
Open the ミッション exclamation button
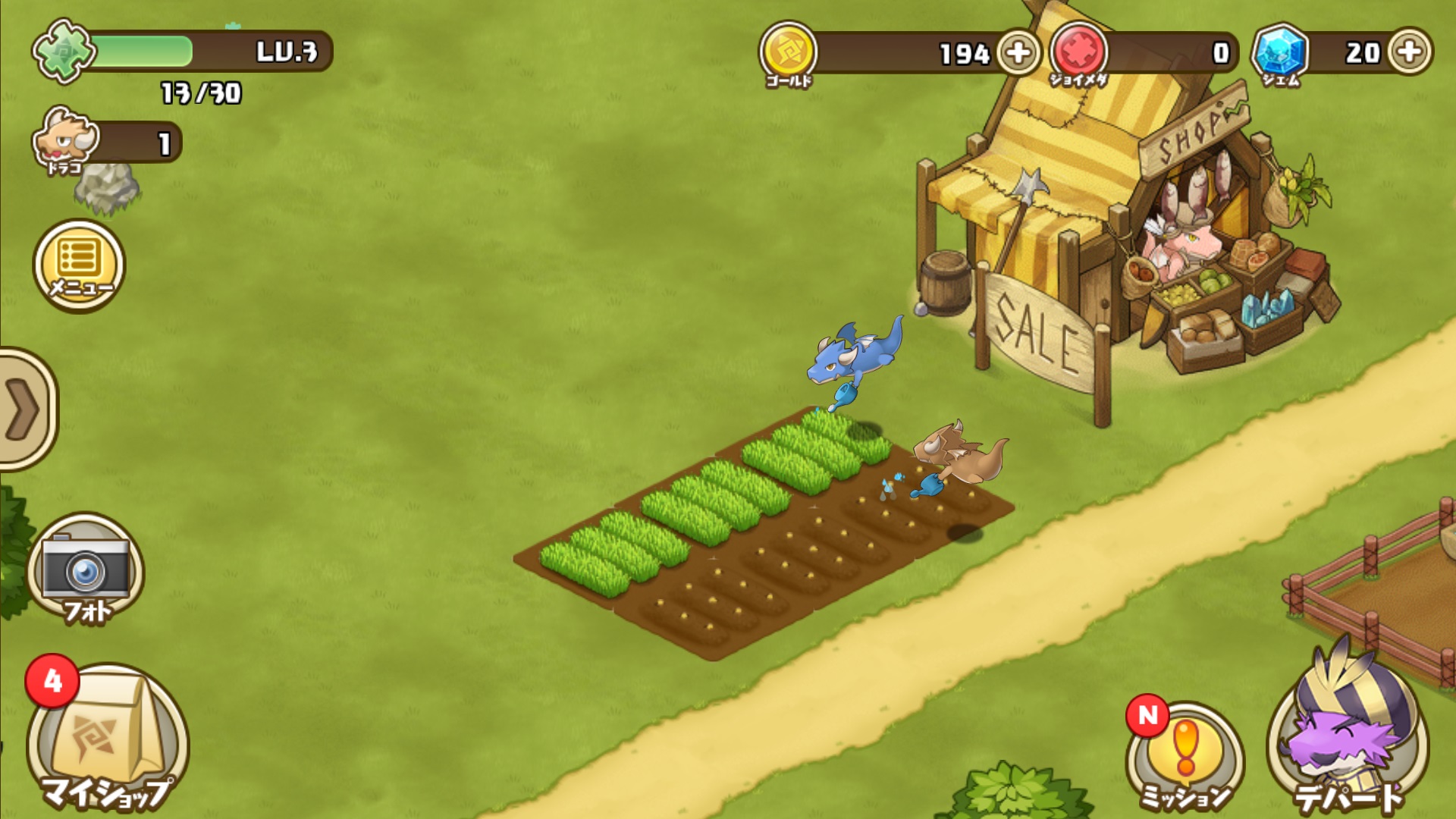point(1185,753)
